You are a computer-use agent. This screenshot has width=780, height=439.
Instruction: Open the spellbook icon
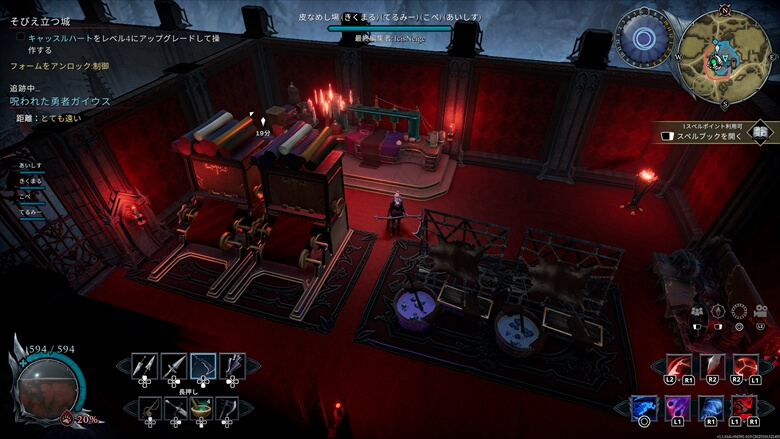pos(761,131)
